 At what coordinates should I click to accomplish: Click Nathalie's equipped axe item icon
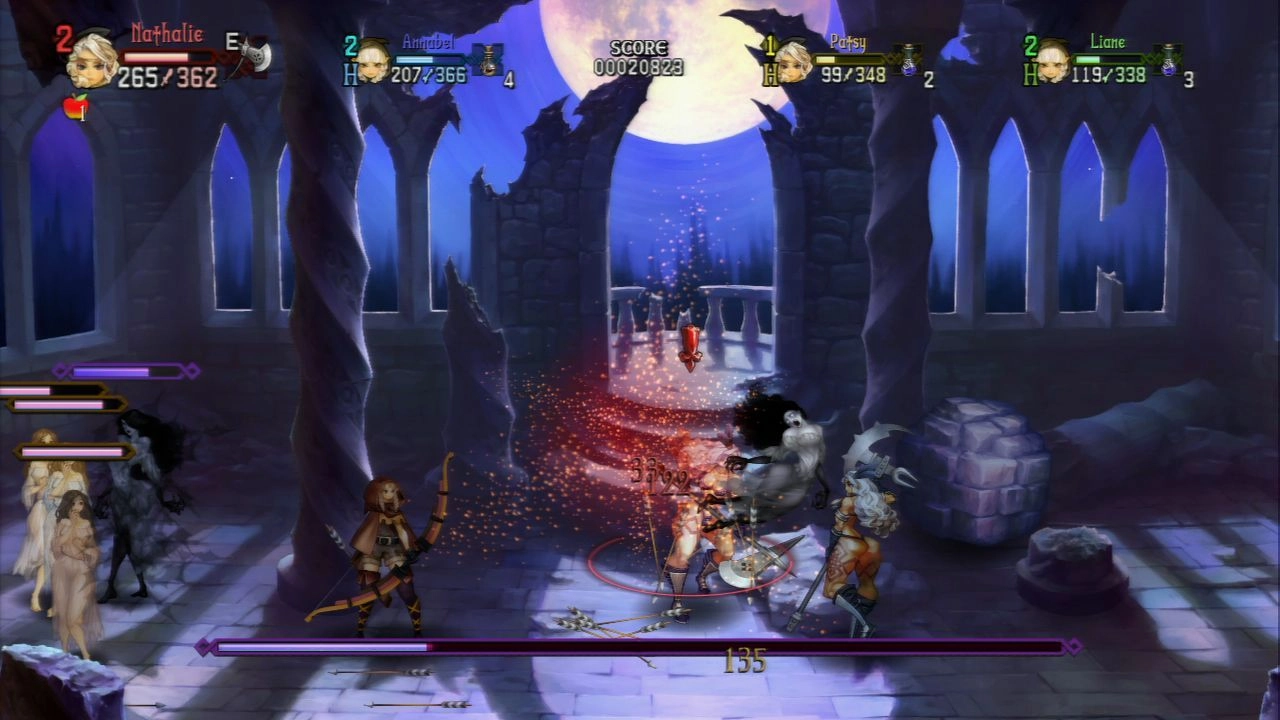pyautogui.click(x=254, y=56)
